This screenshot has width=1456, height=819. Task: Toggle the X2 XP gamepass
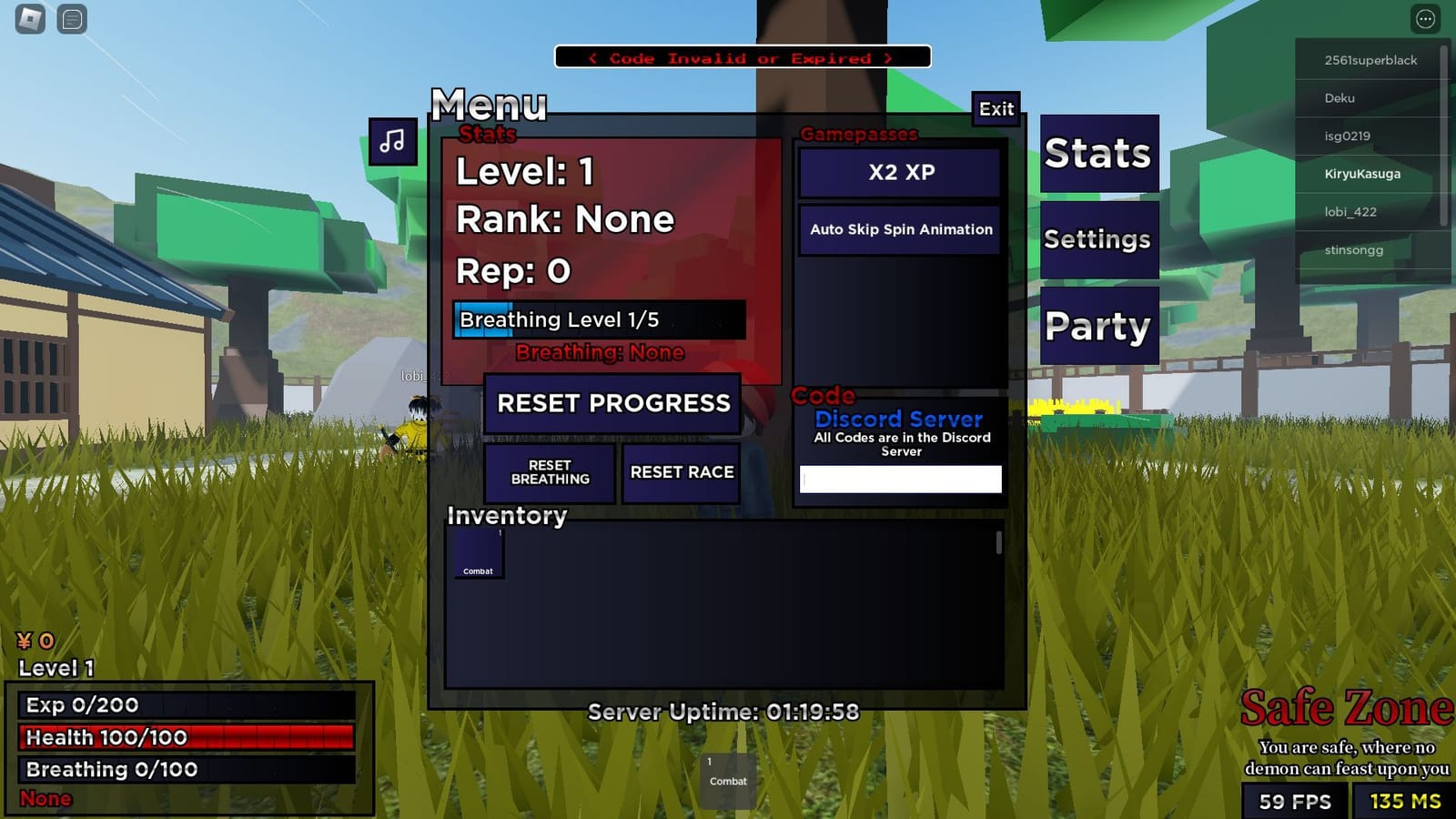pos(899,172)
